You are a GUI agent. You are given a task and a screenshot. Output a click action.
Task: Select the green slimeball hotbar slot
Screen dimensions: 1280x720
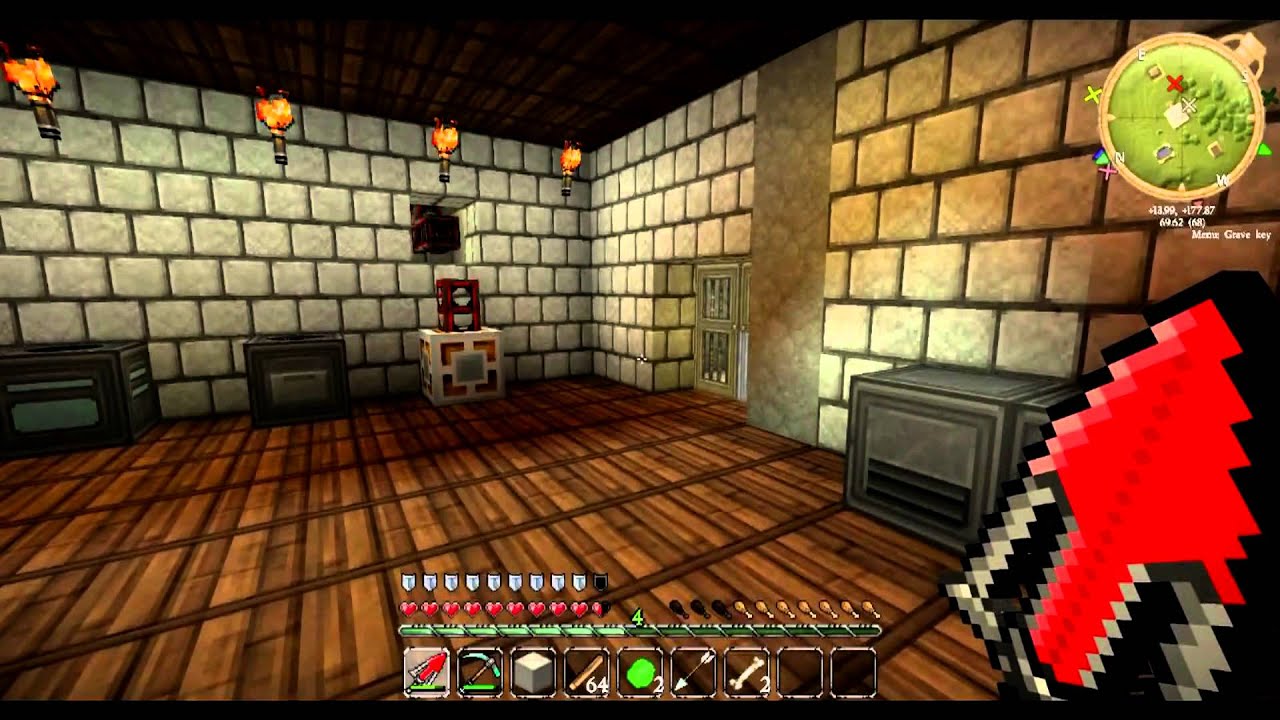point(640,673)
